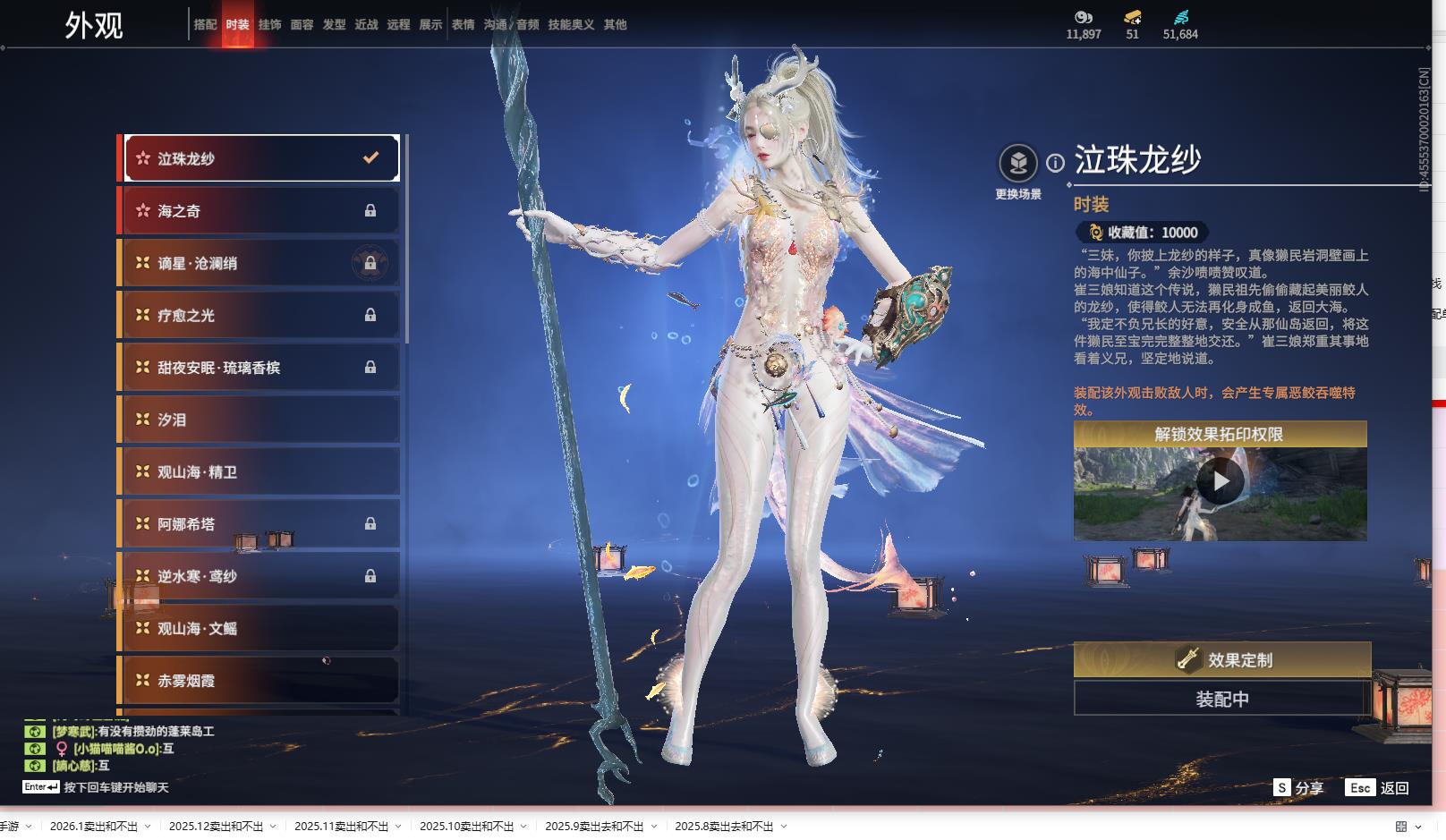Screen dimensions: 1446x840
Task: Select the 面容 face tab
Action: coord(302,25)
